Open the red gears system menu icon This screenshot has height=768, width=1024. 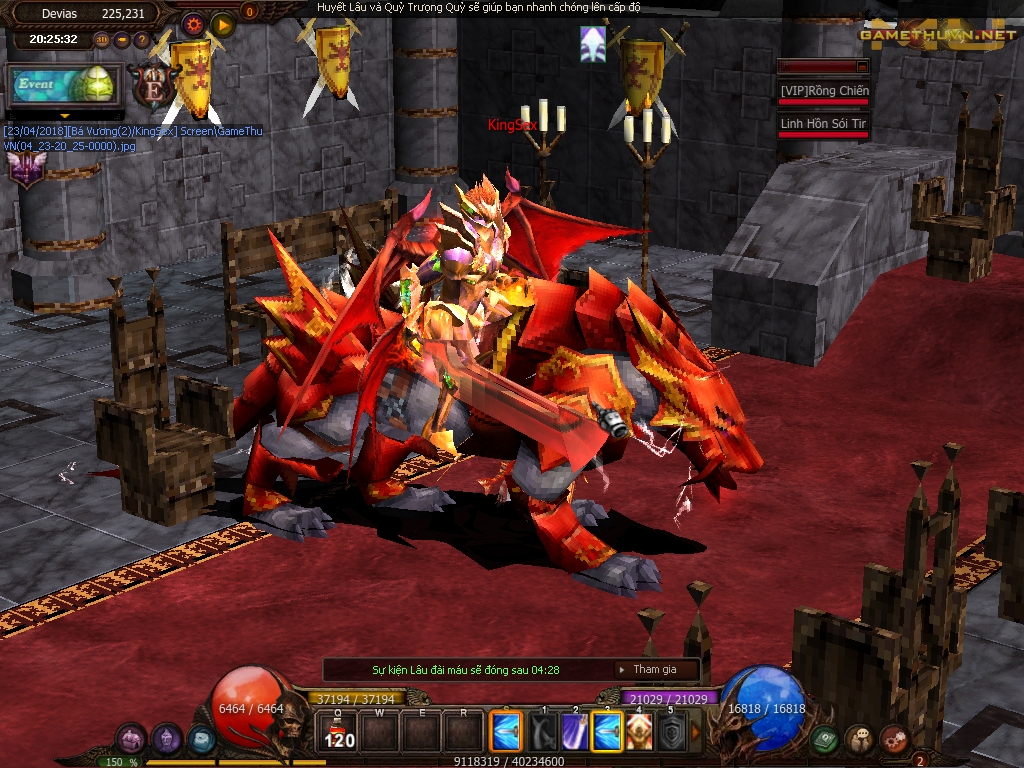(893, 739)
